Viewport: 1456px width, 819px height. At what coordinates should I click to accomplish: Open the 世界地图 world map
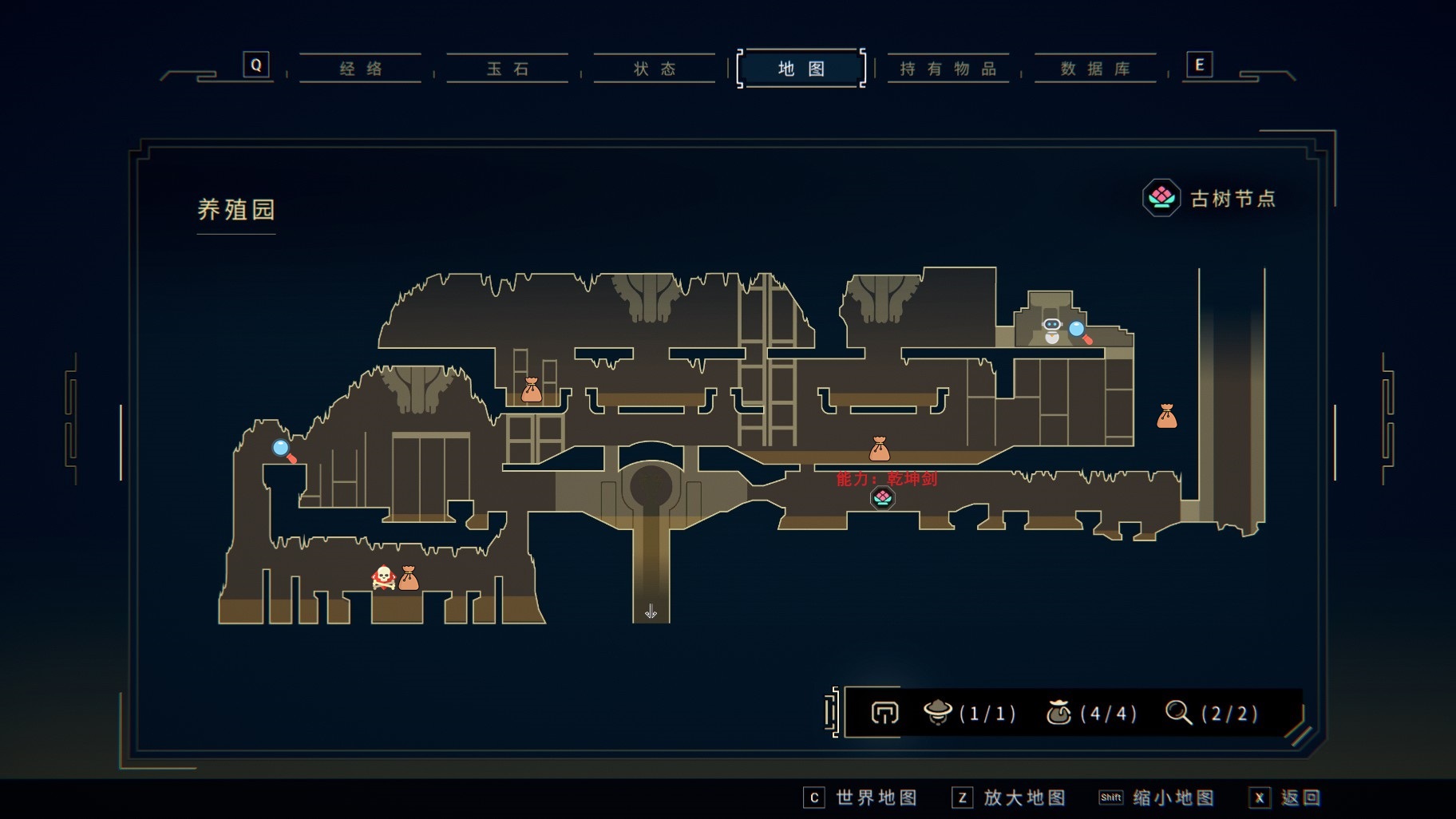click(862, 797)
